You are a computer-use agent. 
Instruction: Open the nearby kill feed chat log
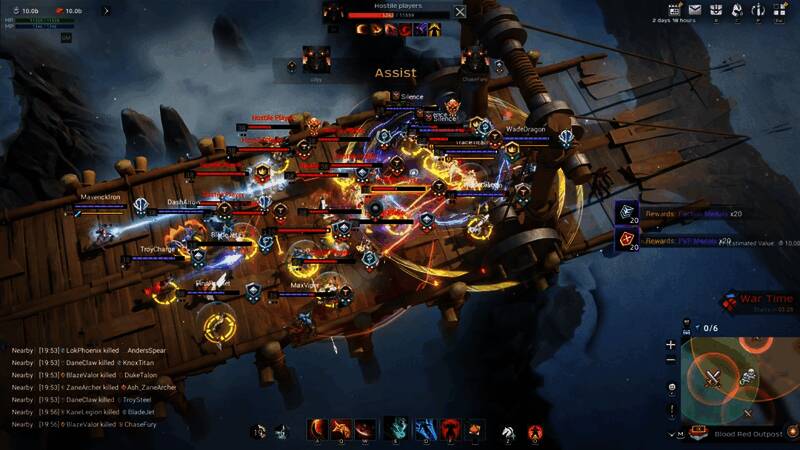coord(95,387)
